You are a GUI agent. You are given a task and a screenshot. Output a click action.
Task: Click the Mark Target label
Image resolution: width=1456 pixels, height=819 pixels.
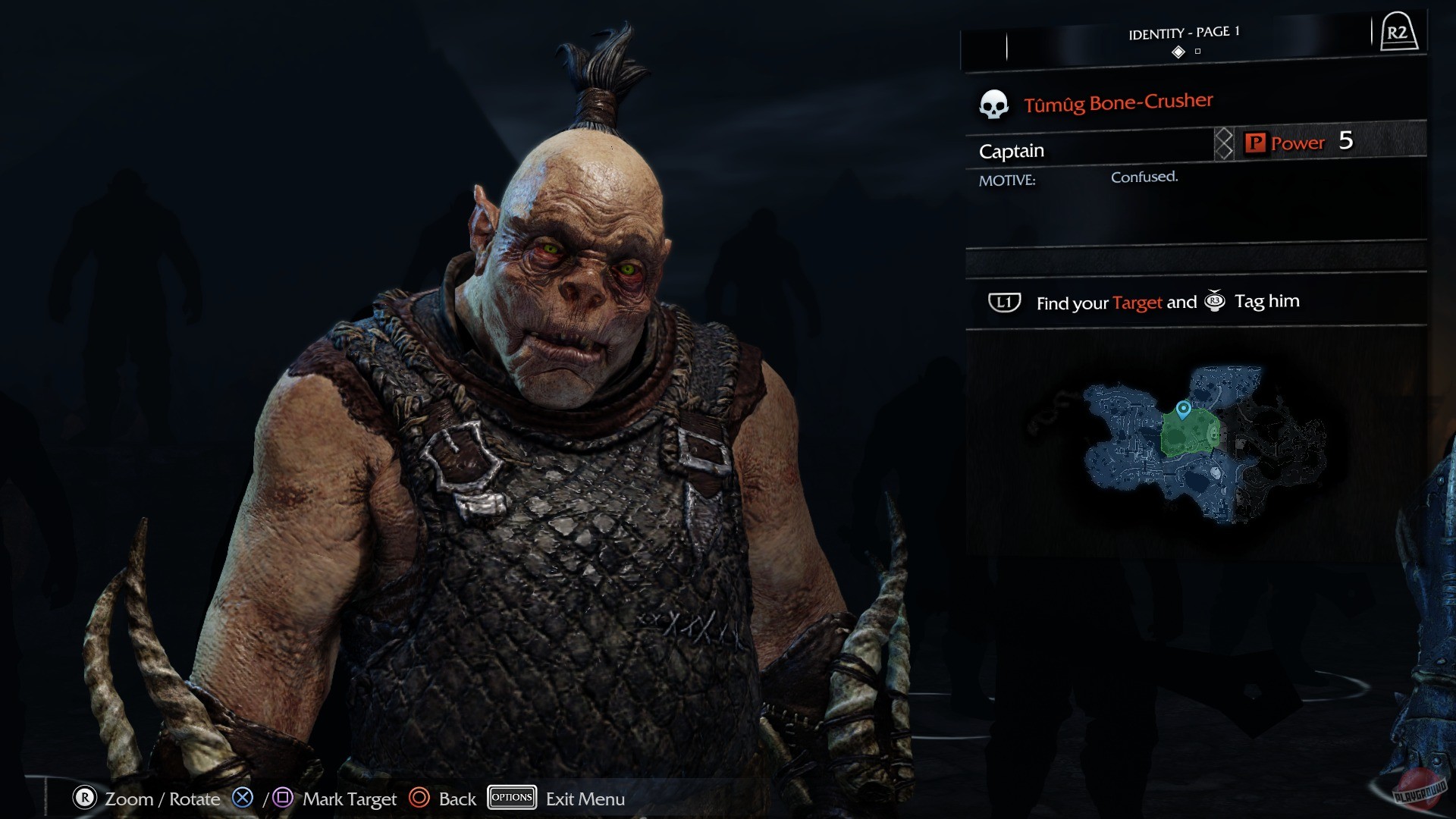(349, 798)
